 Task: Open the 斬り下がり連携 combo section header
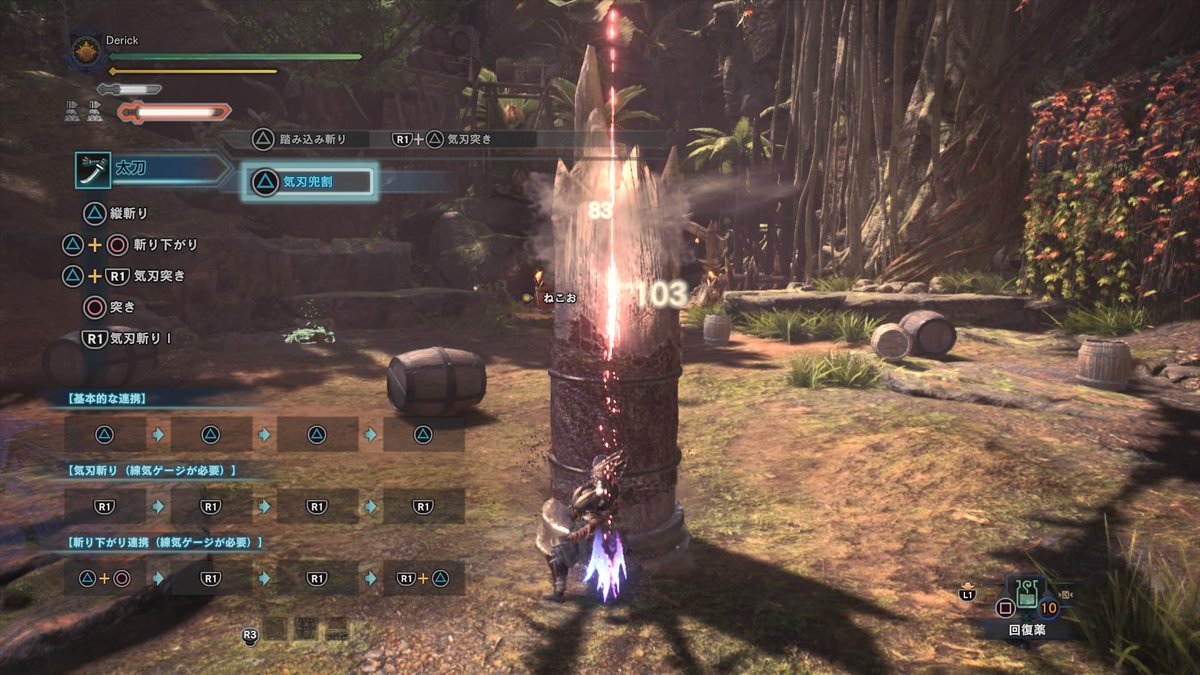[x=163, y=543]
